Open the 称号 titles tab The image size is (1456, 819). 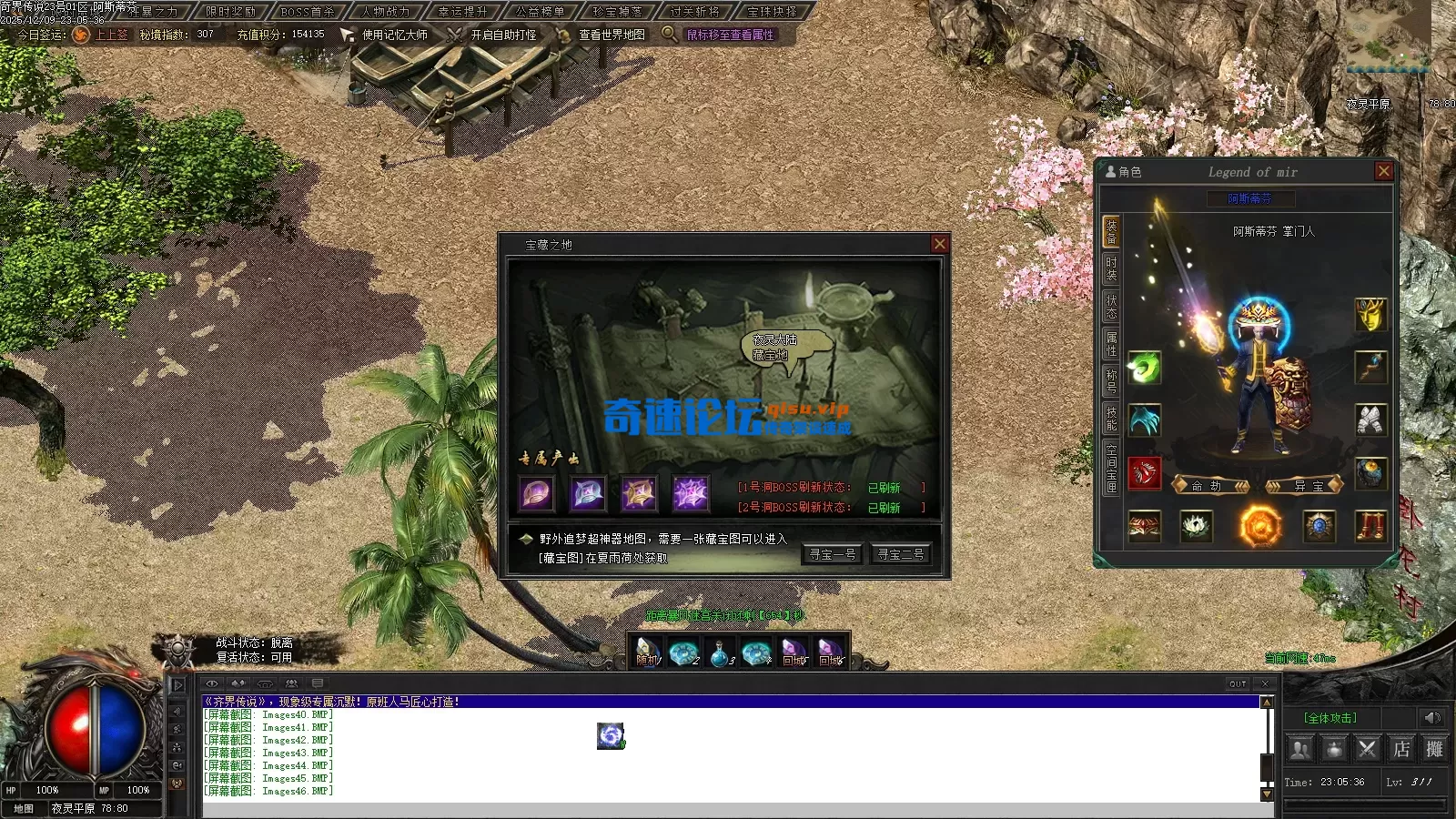[1111, 380]
